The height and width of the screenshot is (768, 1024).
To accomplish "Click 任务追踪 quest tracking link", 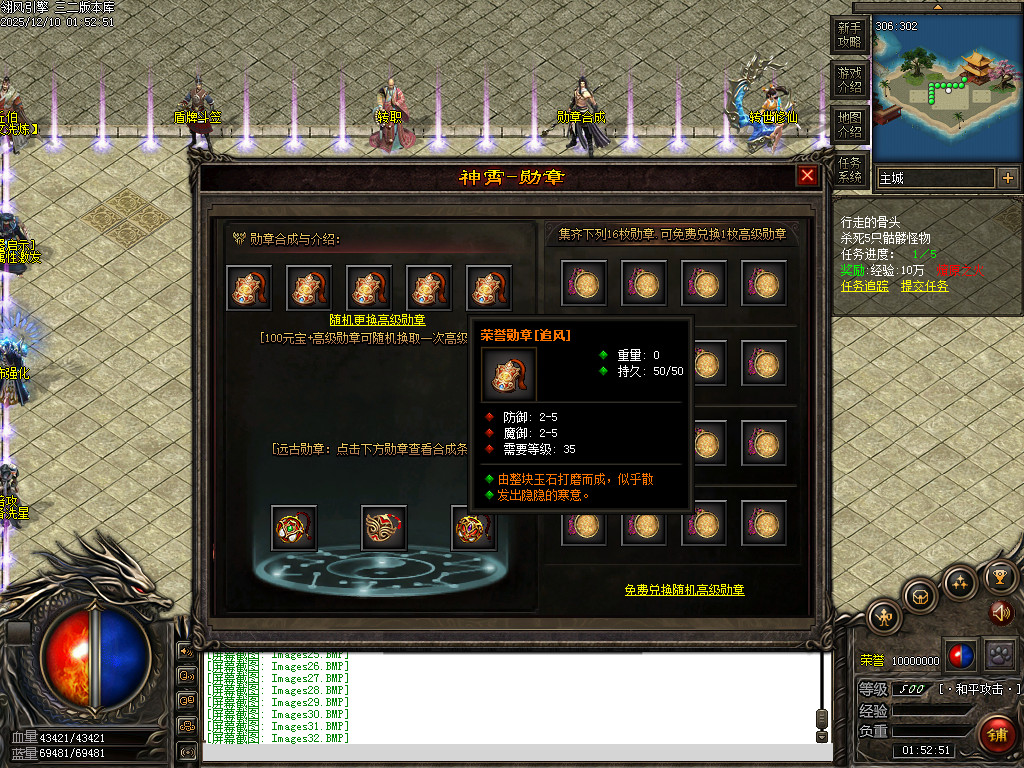I will click(x=865, y=286).
